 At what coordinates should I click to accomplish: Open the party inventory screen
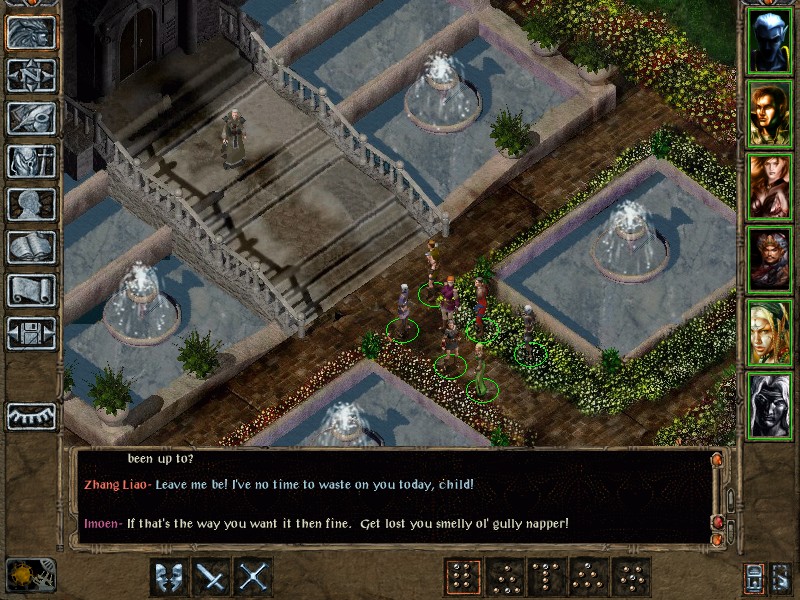[x=31, y=161]
